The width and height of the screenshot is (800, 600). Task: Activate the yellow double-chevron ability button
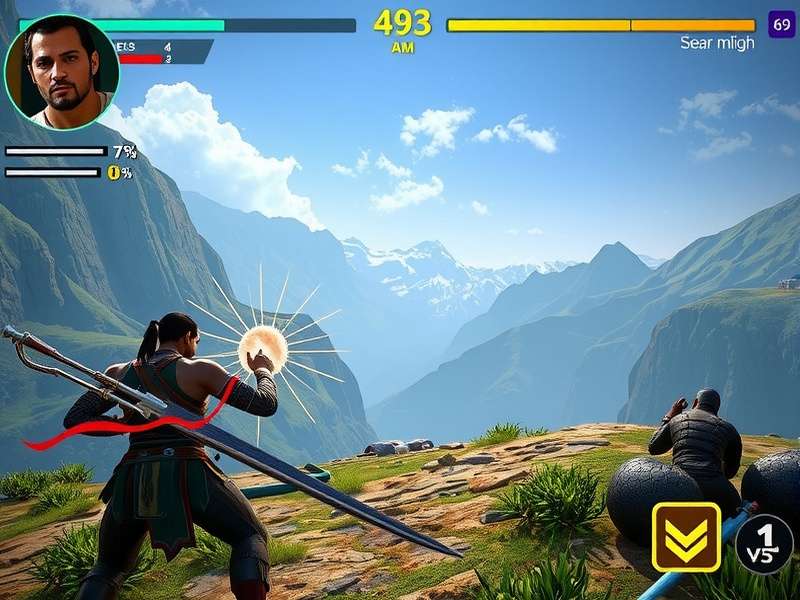(x=686, y=537)
